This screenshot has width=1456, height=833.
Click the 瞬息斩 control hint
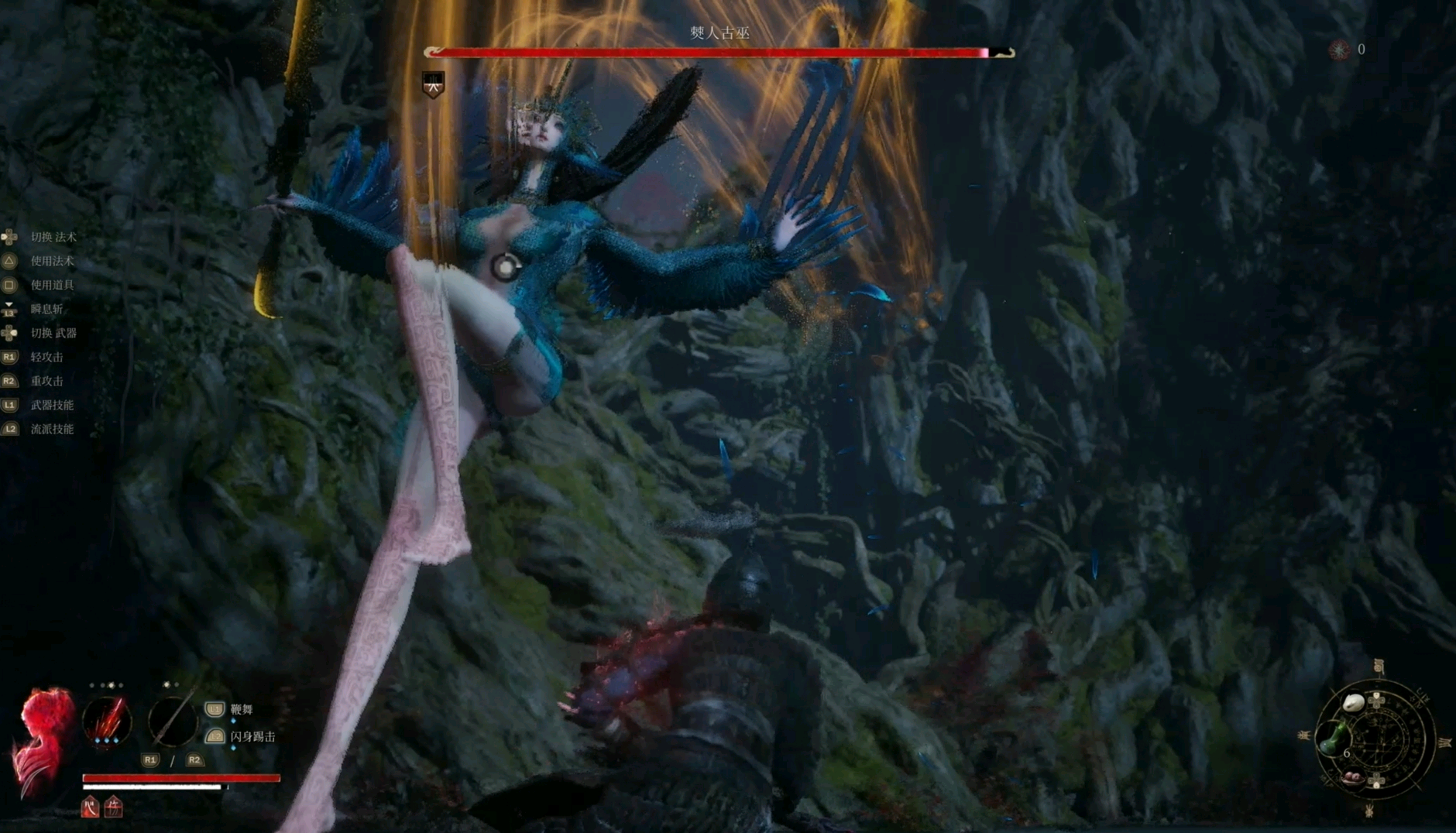coord(46,309)
